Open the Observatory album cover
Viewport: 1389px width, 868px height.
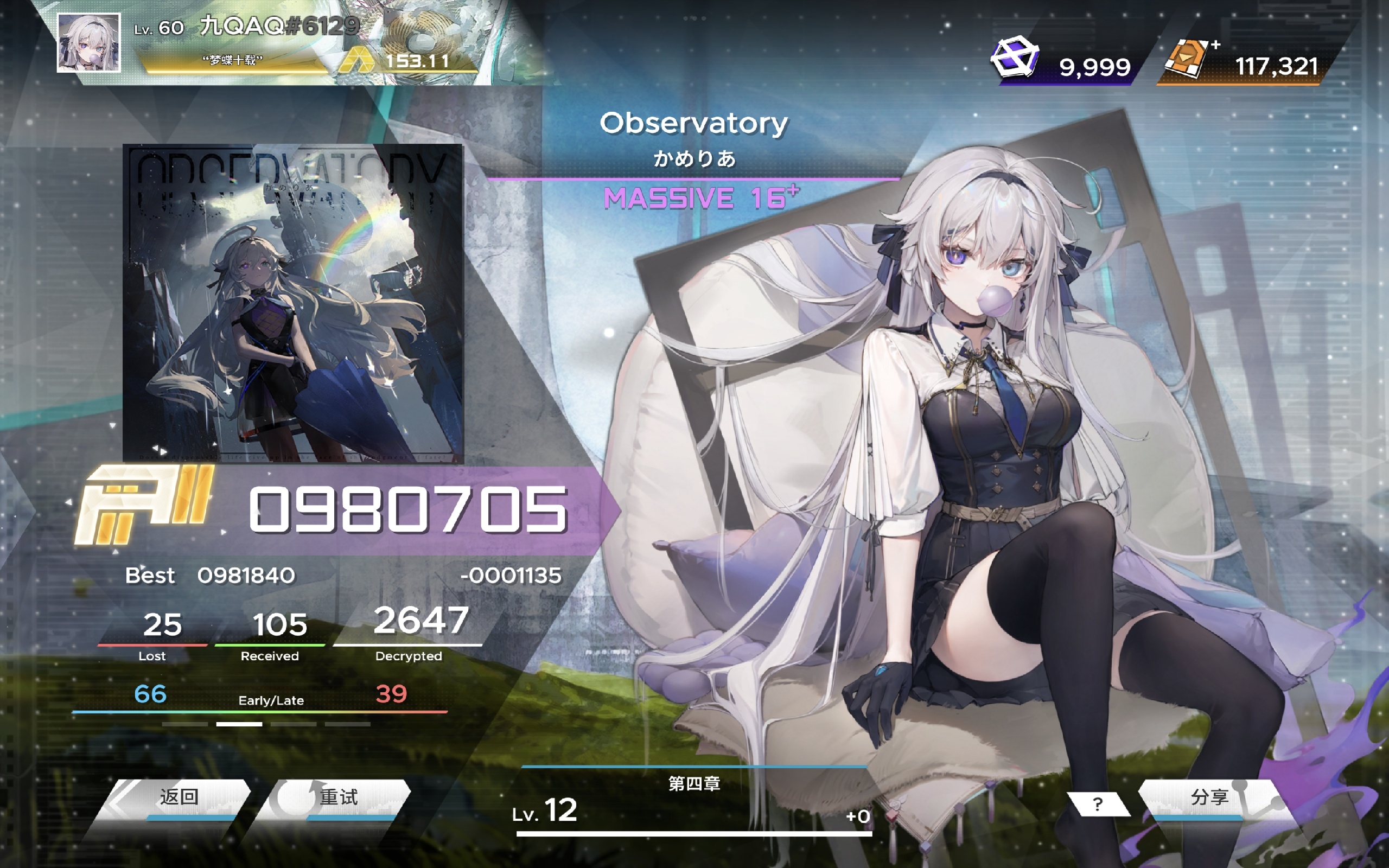click(x=293, y=303)
